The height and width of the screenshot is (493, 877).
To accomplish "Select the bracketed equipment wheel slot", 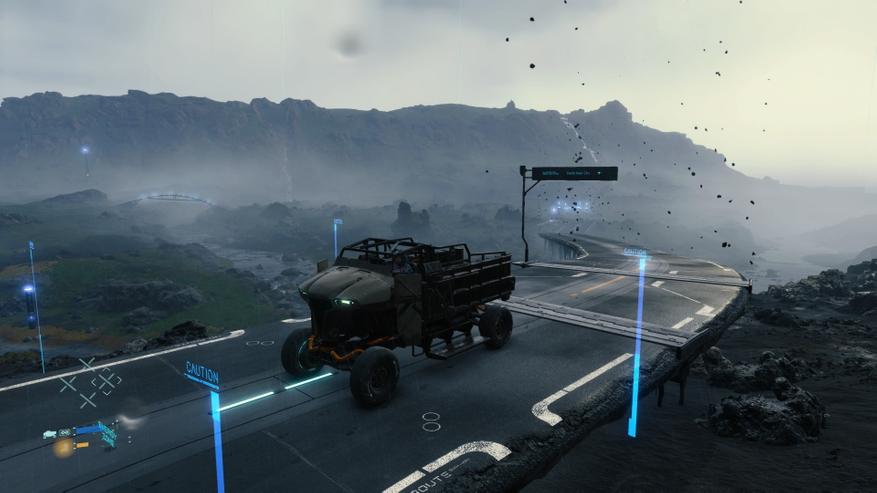I will coord(107,380).
